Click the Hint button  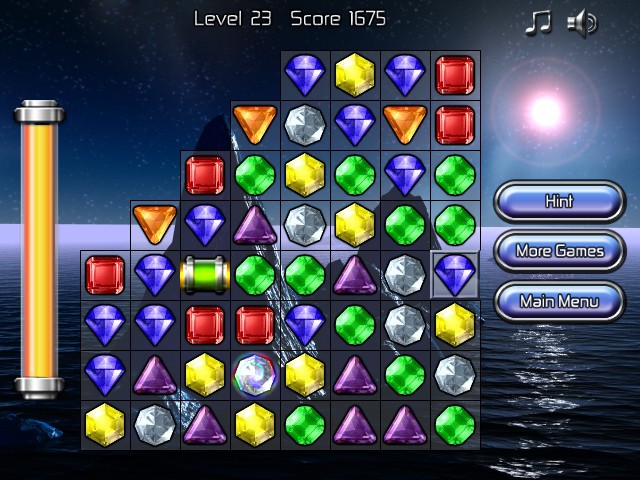(x=558, y=201)
